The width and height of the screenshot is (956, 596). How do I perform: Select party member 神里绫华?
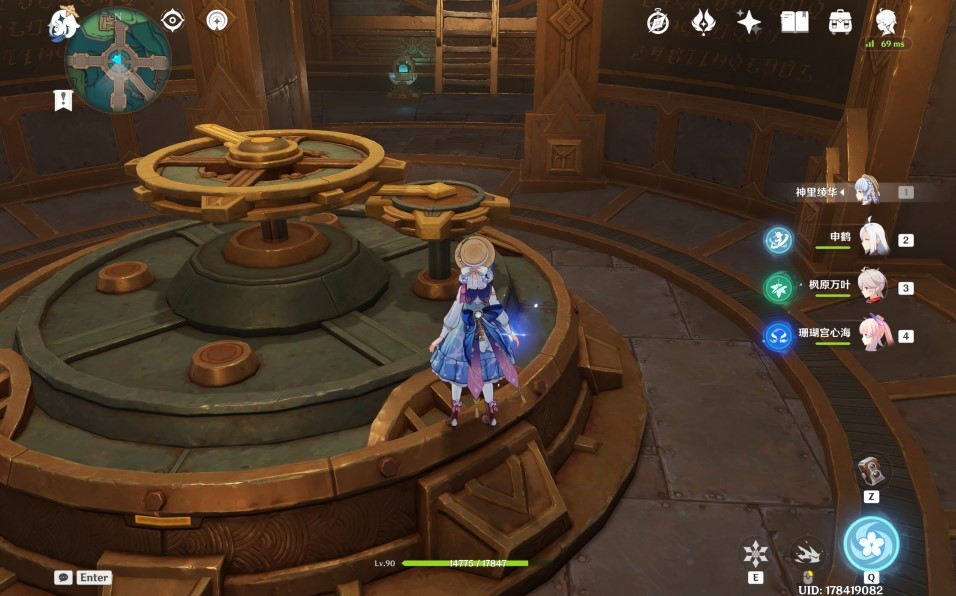(x=866, y=191)
